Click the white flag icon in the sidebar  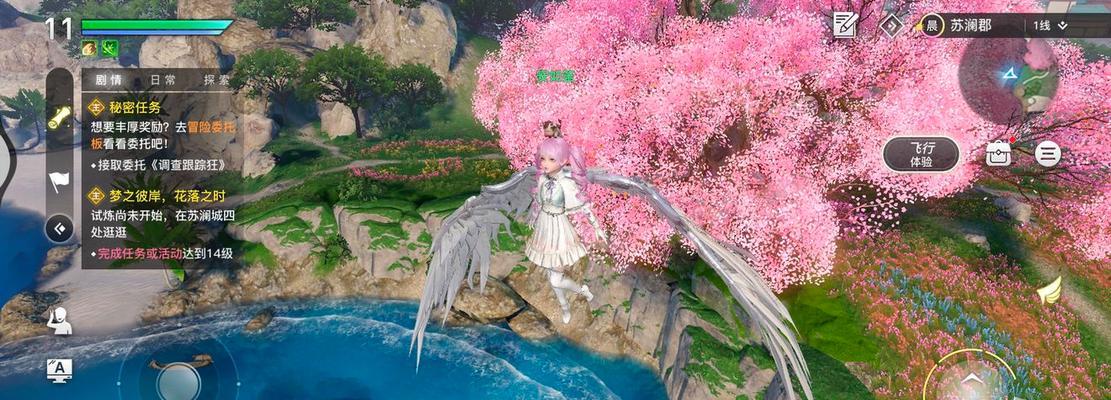[58, 182]
